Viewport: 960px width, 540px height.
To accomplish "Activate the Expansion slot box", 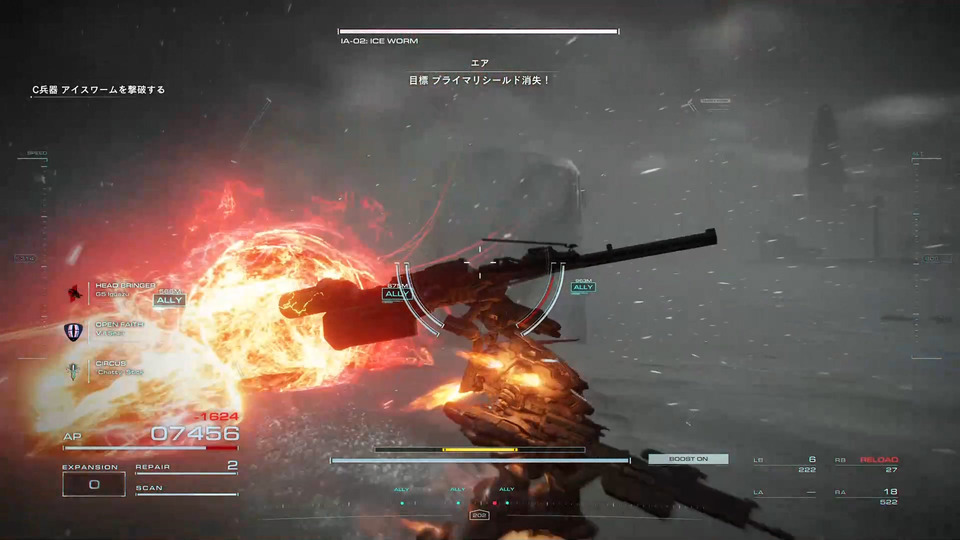I will (94, 484).
